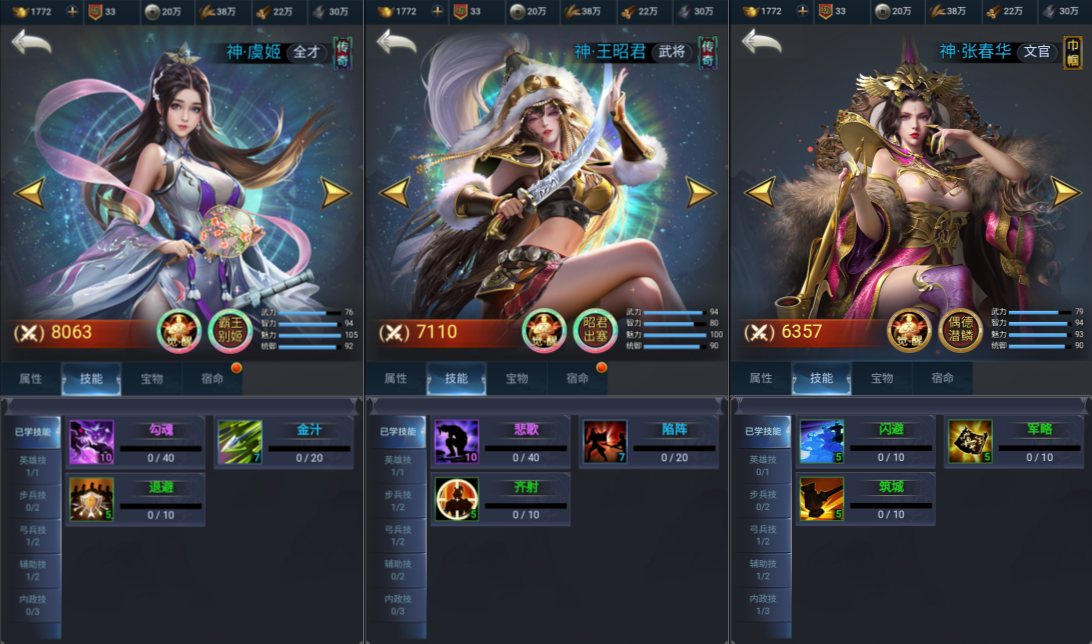Screen dimensions: 1092x644
Task: Select the 金汁 skill icon
Action: 240,441
